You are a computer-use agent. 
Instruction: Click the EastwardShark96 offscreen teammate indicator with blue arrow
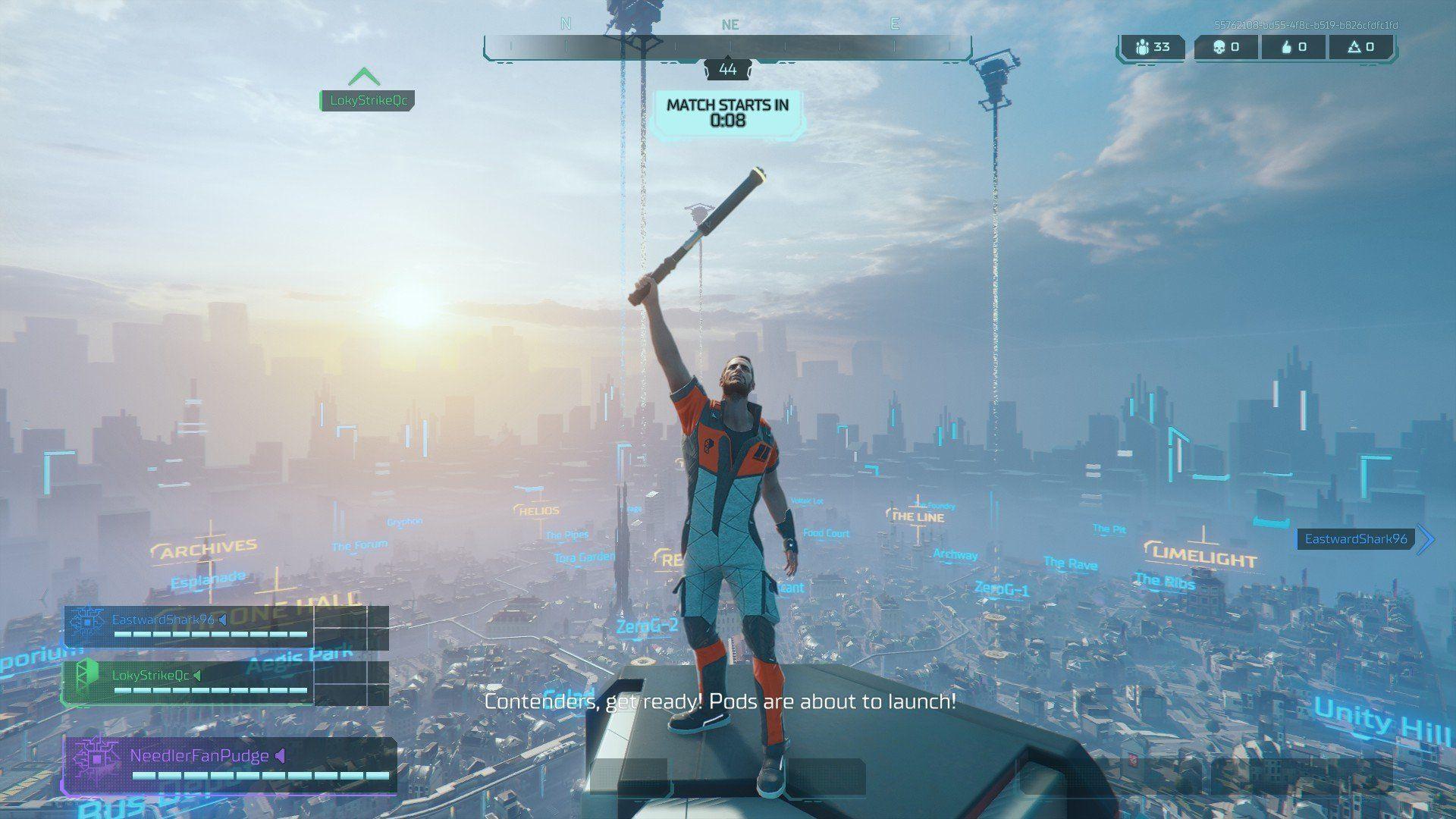tap(1356, 539)
